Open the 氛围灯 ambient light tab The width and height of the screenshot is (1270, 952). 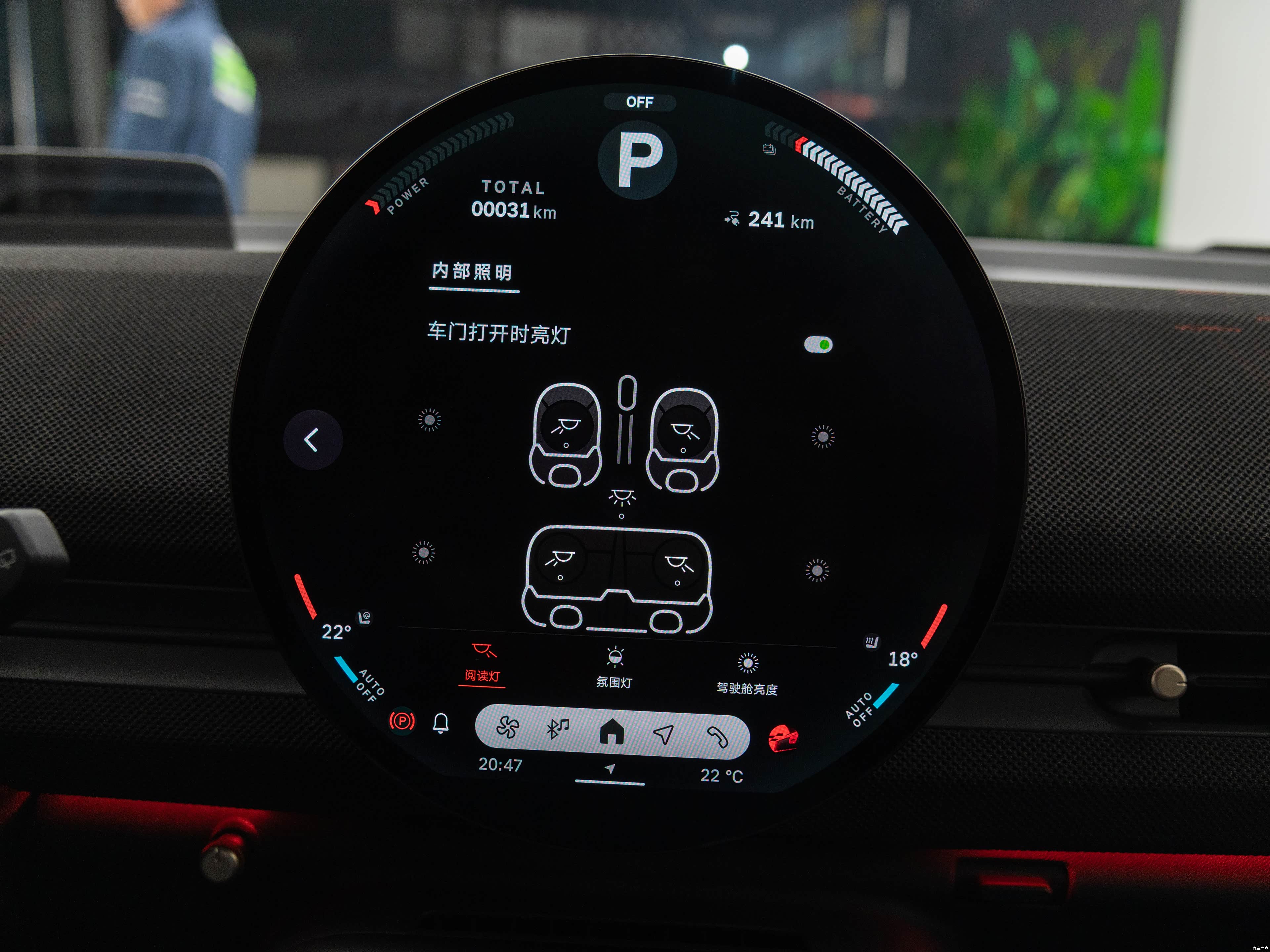coord(614,668)
